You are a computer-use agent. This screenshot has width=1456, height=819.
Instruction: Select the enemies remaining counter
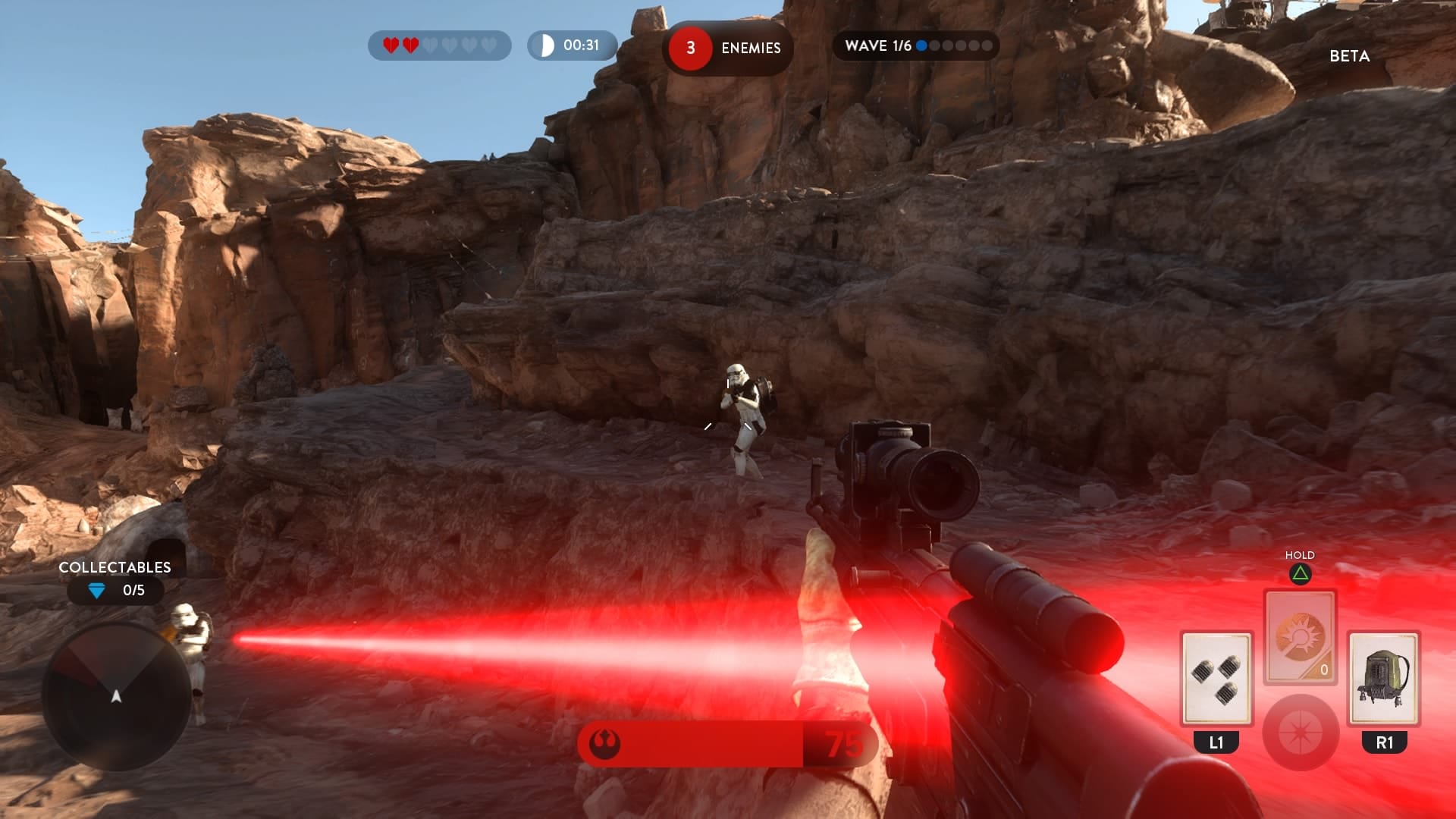coord(726,48)
